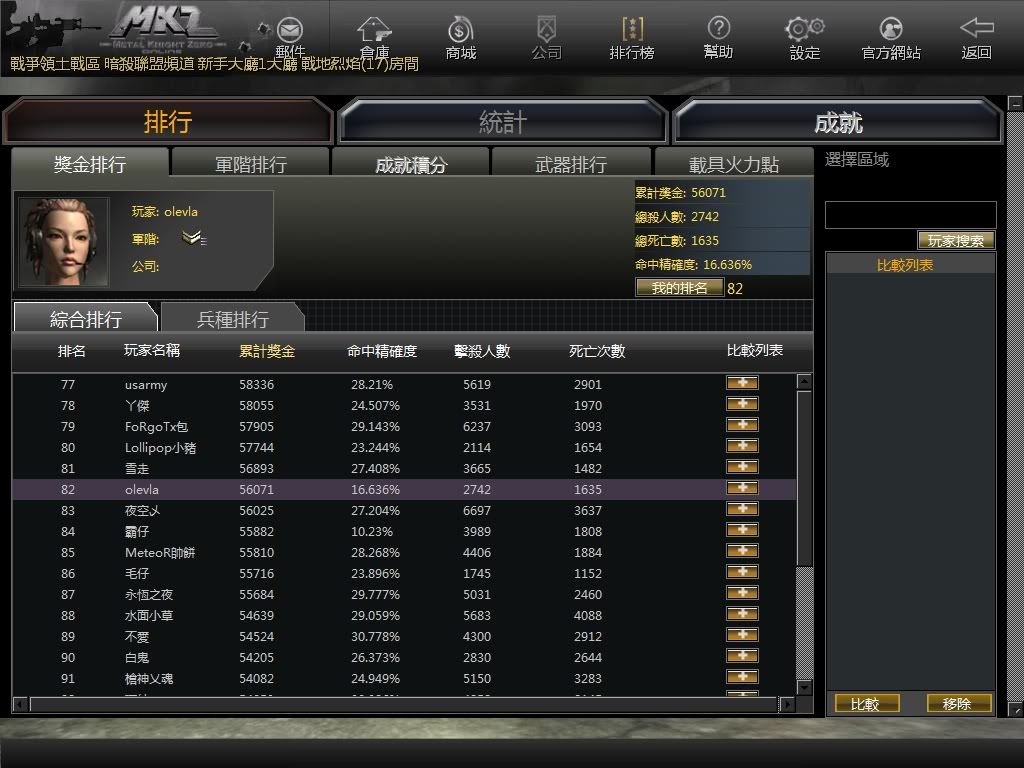
Task: Select the 成就積分 achievement points tab
Action: click(x=411, y=164)
